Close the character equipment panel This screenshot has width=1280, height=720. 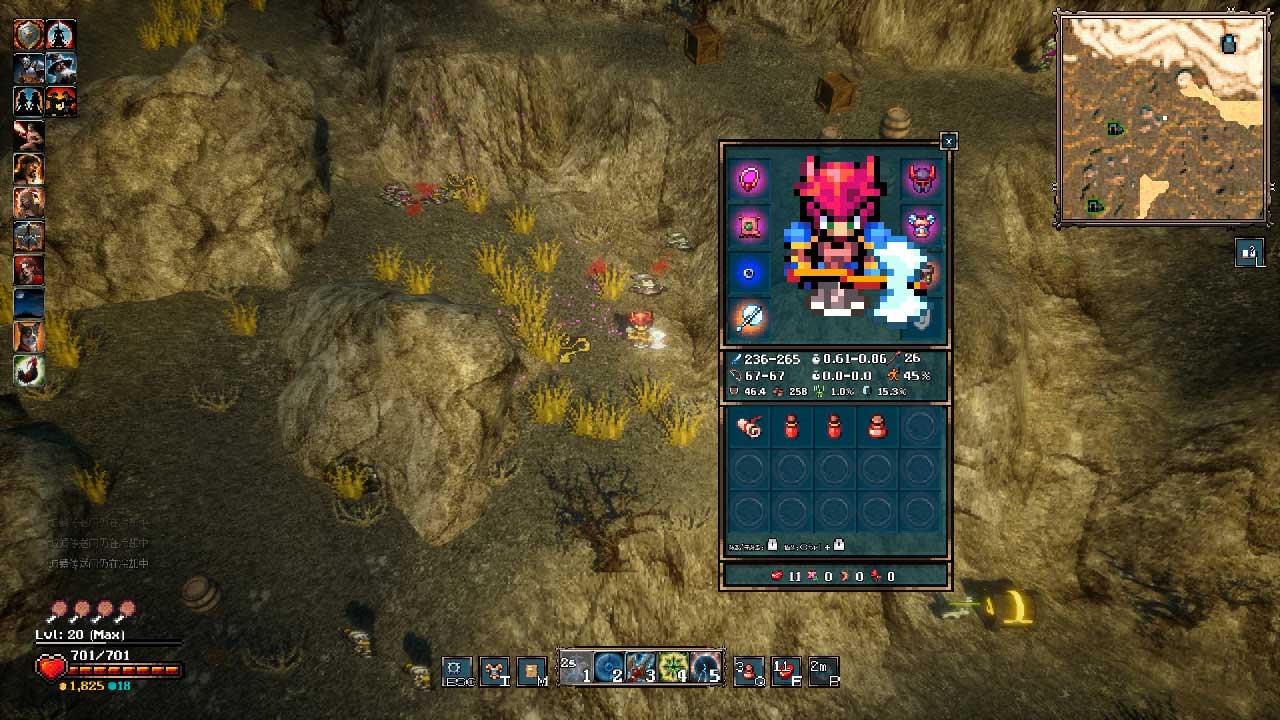(x=949, y=142)
